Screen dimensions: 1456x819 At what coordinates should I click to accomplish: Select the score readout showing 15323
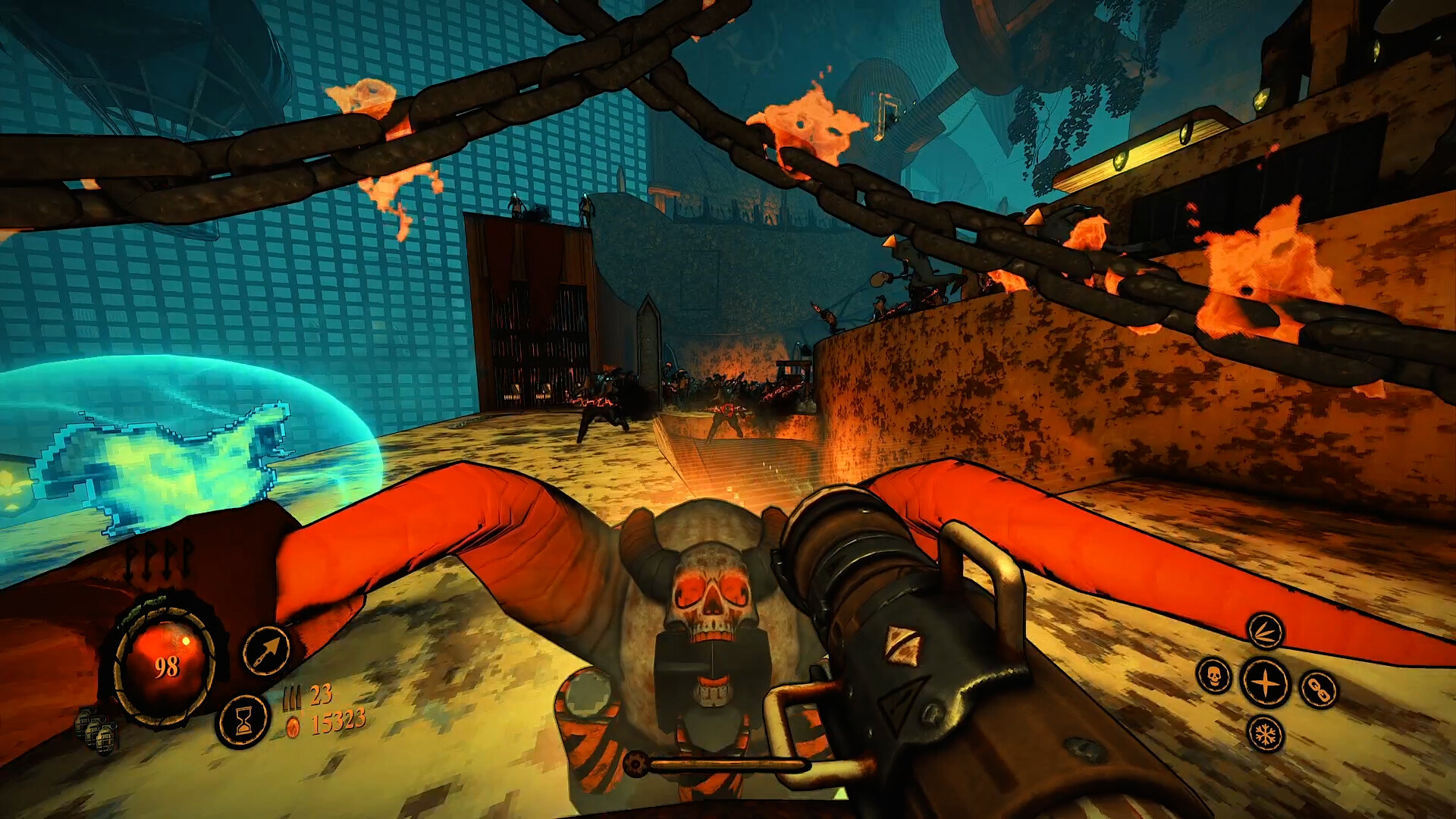click(337, 722)
